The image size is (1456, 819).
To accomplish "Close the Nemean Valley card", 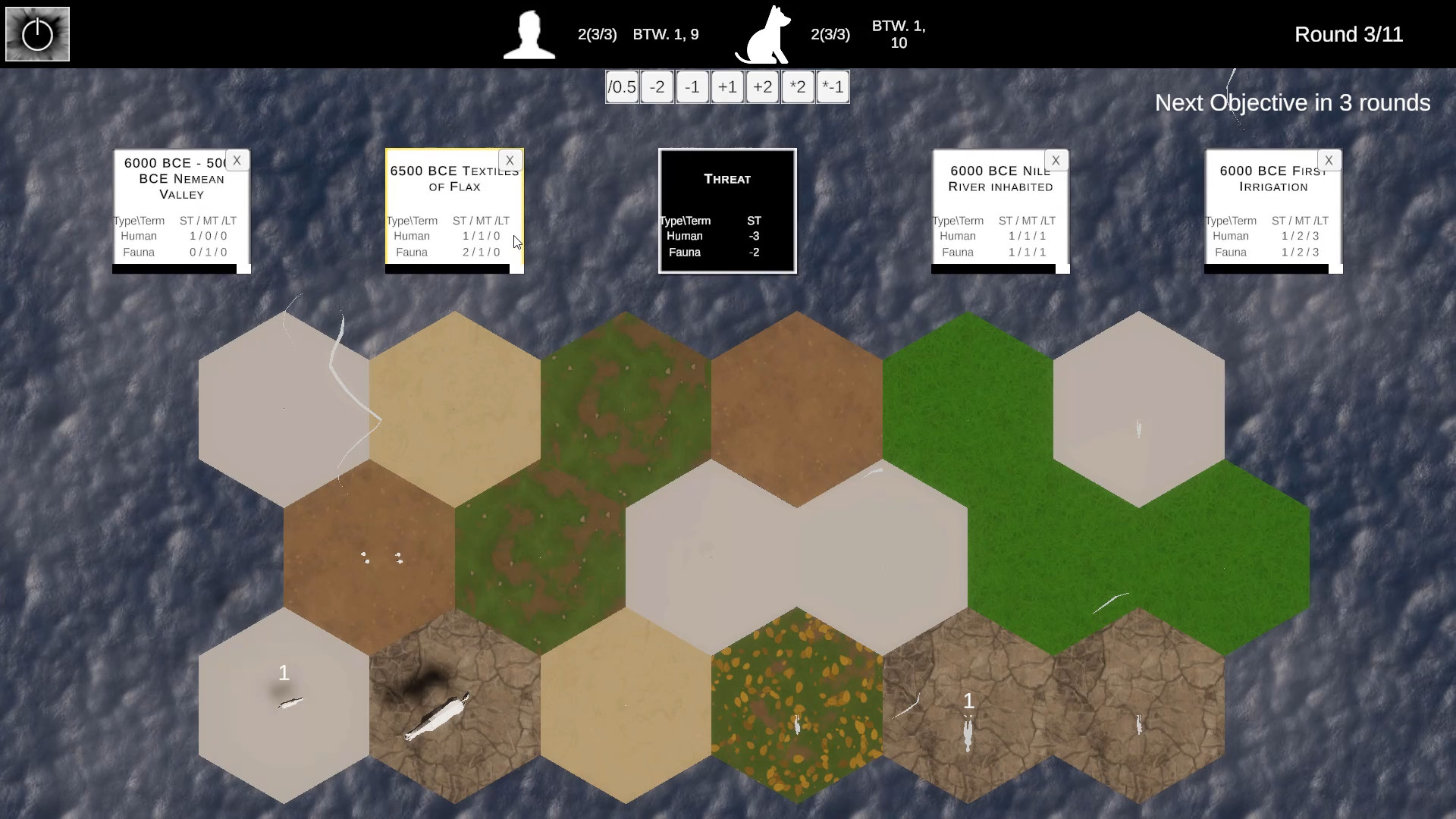I will tap(237, 160).
